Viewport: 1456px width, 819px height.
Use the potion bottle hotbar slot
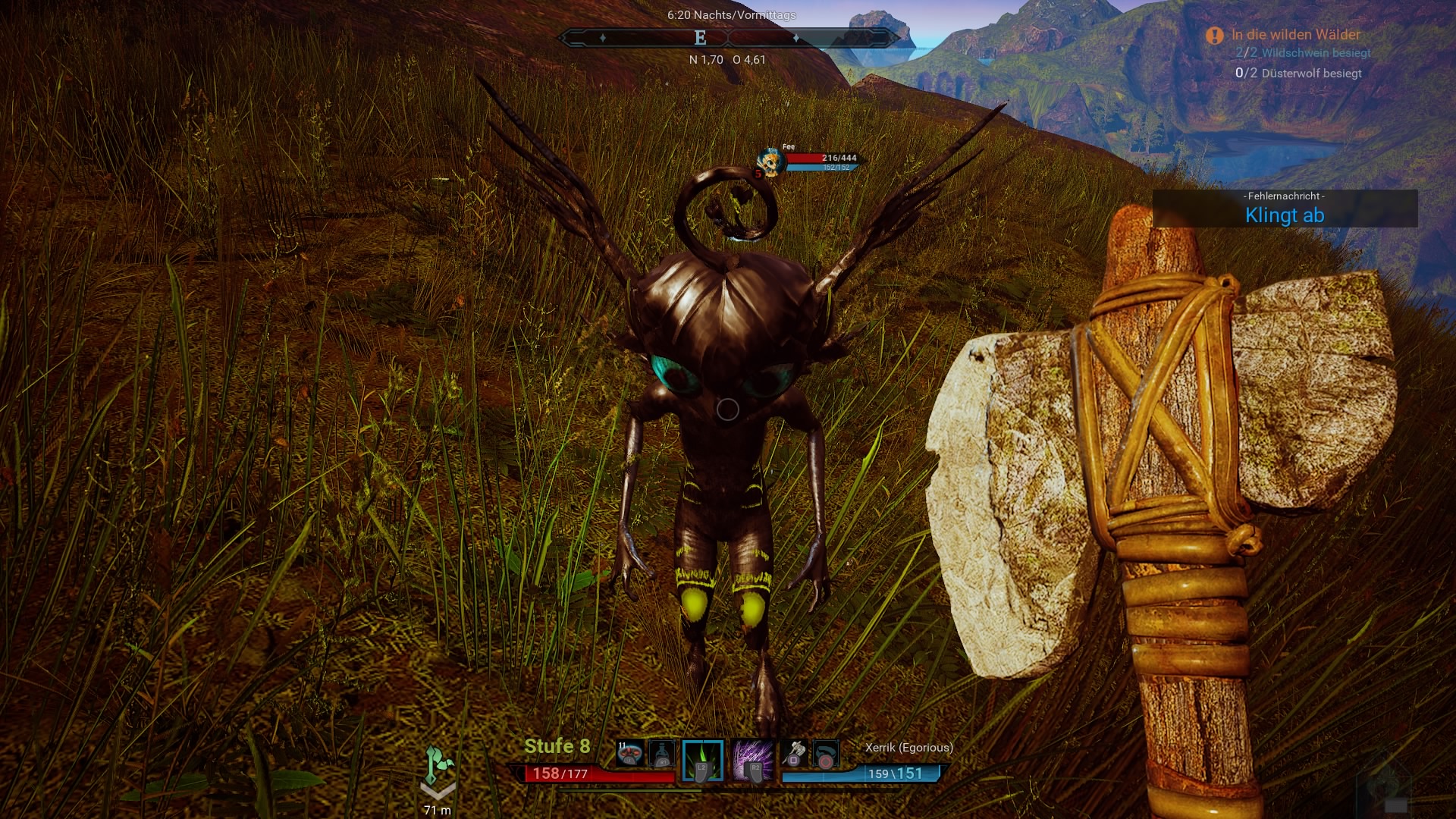pos(662,754)
